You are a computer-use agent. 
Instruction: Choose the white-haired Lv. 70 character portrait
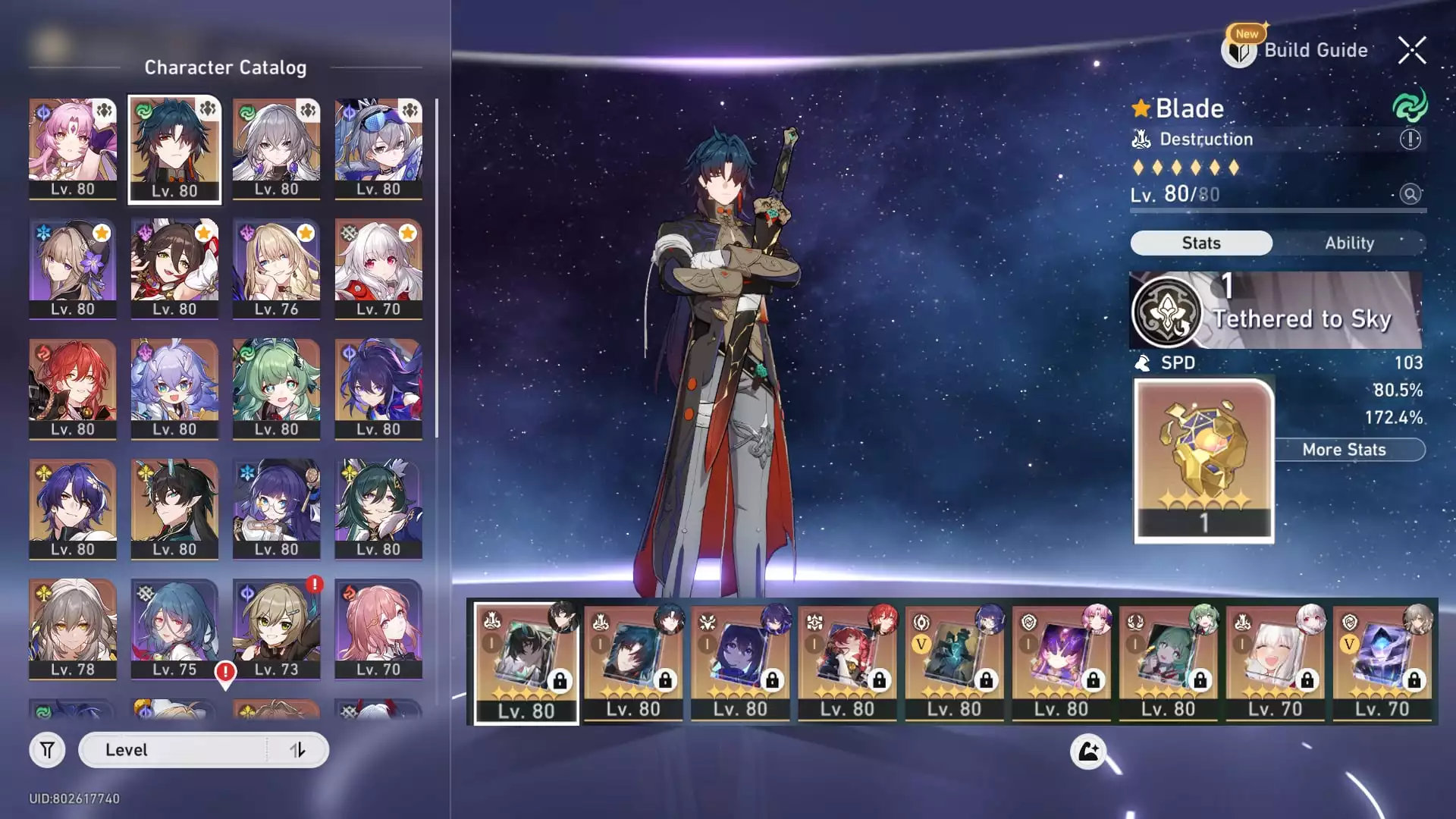coord(378,268)
